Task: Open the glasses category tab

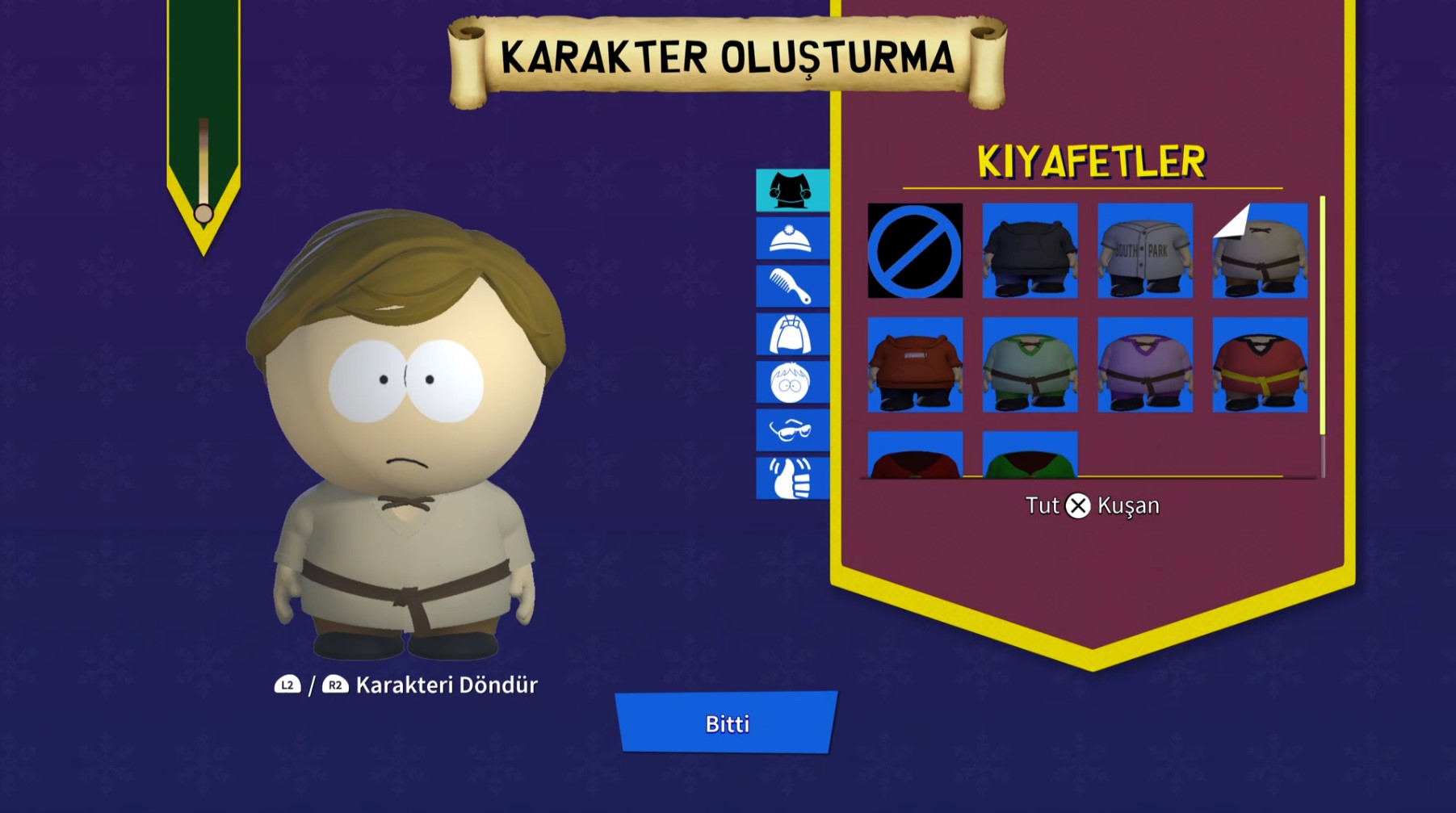Action: [791, 430]
